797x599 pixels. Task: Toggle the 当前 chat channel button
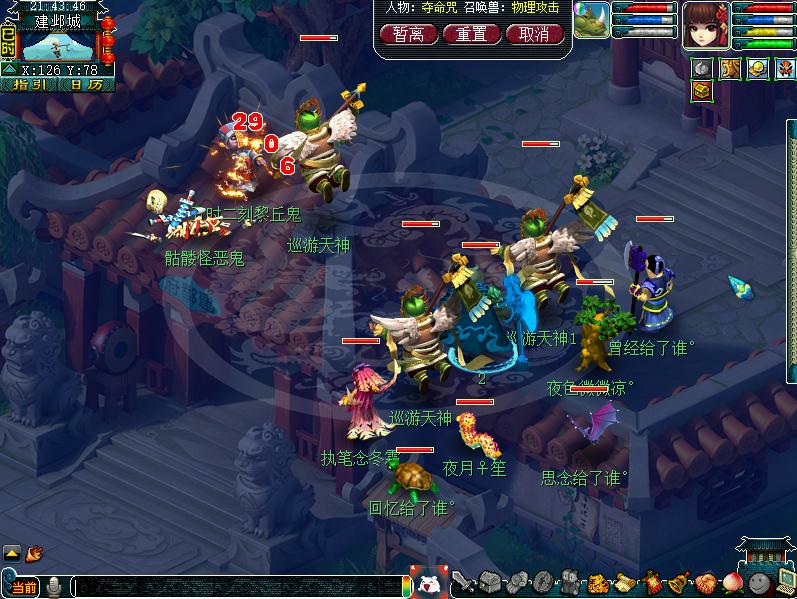(22, 586)
